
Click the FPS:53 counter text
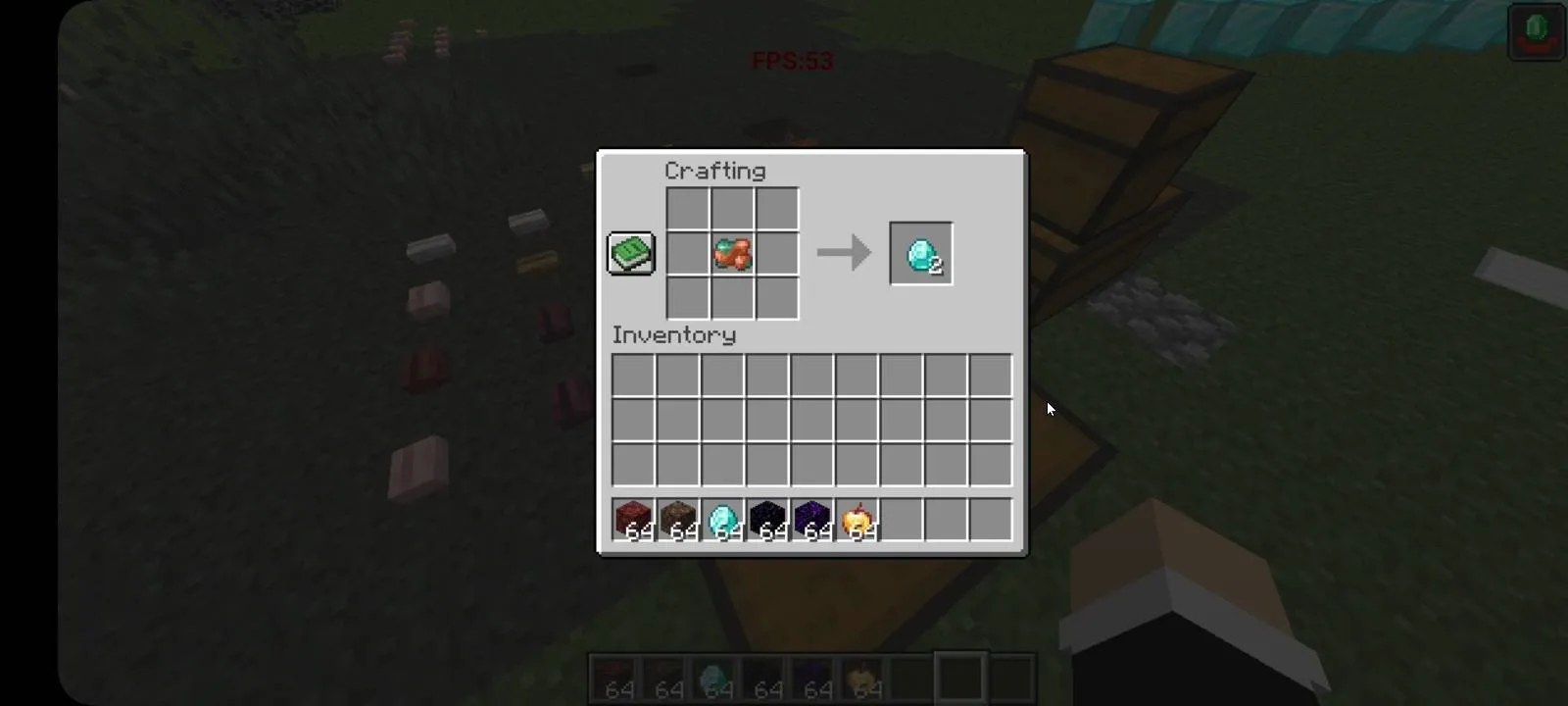793,61
